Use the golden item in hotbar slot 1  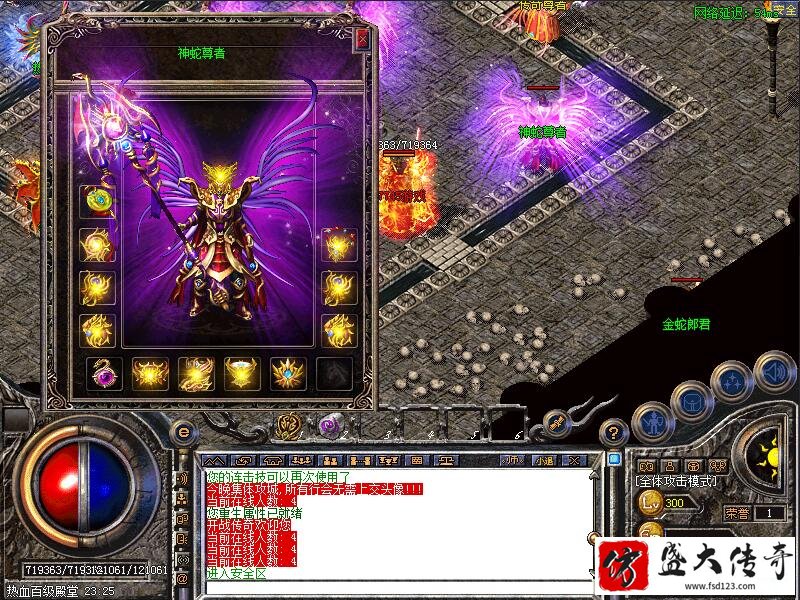pos(287,426)
